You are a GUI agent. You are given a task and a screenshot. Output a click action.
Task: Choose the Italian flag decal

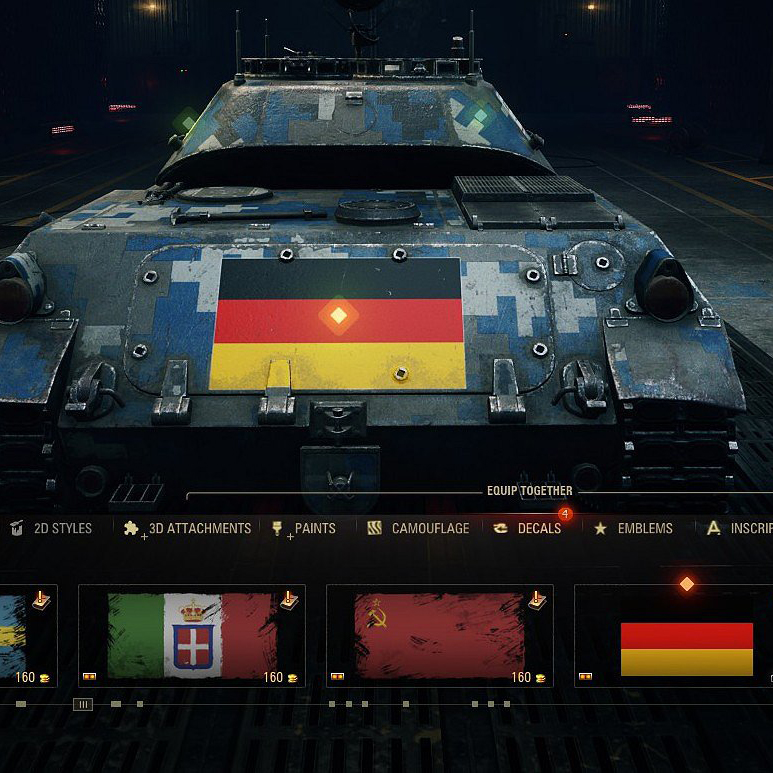click(191, 636)
